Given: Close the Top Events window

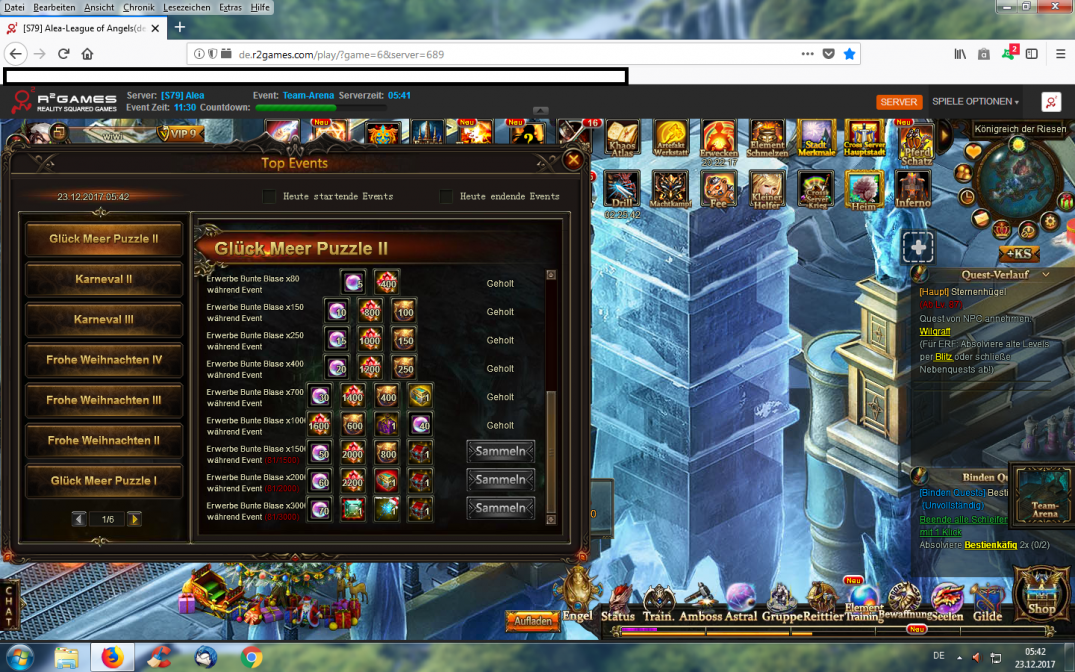Looking at the screenshot, I should (x=573, y=159).
